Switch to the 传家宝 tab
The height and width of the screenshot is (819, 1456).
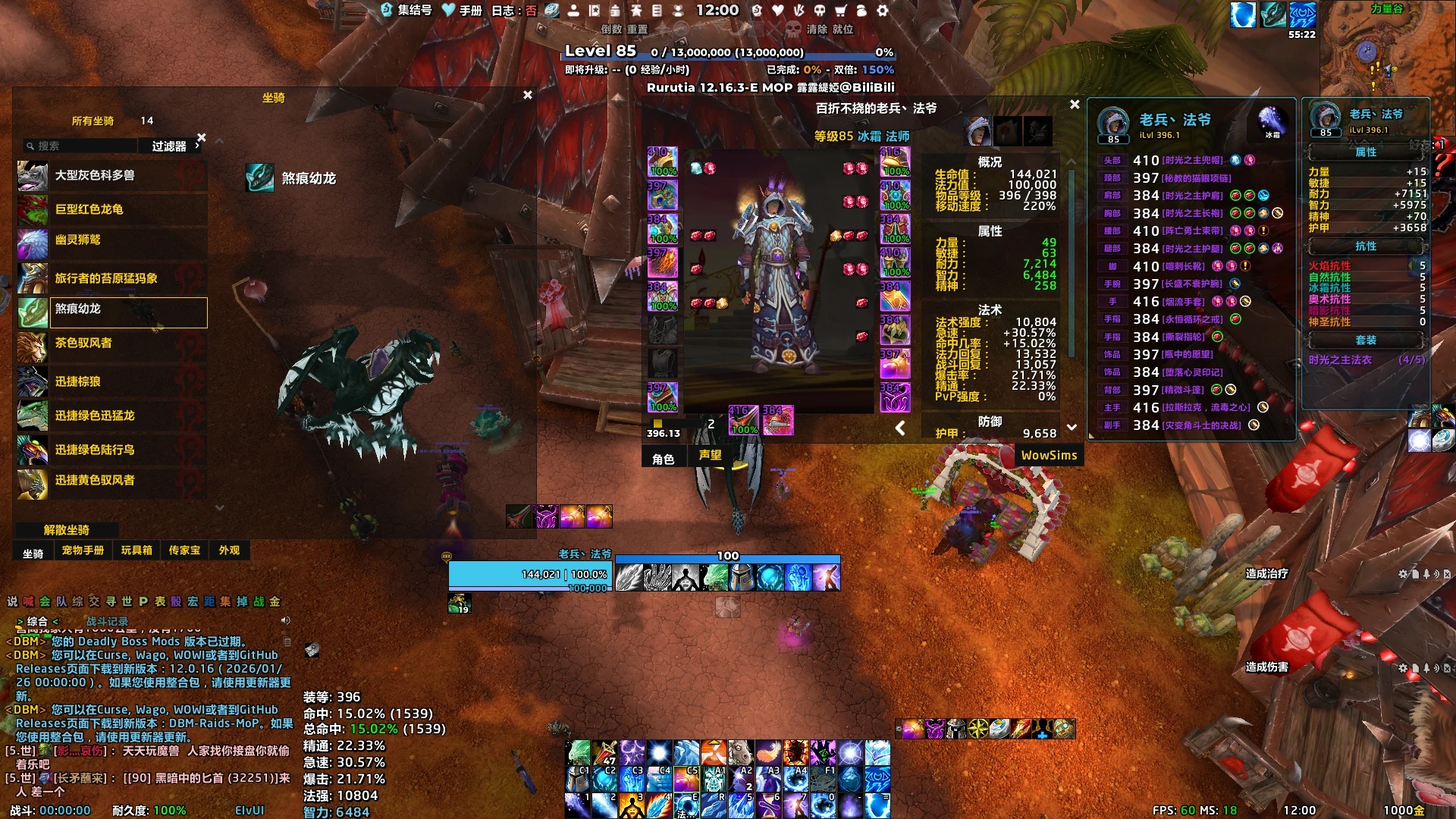click(x=184, y=551)
